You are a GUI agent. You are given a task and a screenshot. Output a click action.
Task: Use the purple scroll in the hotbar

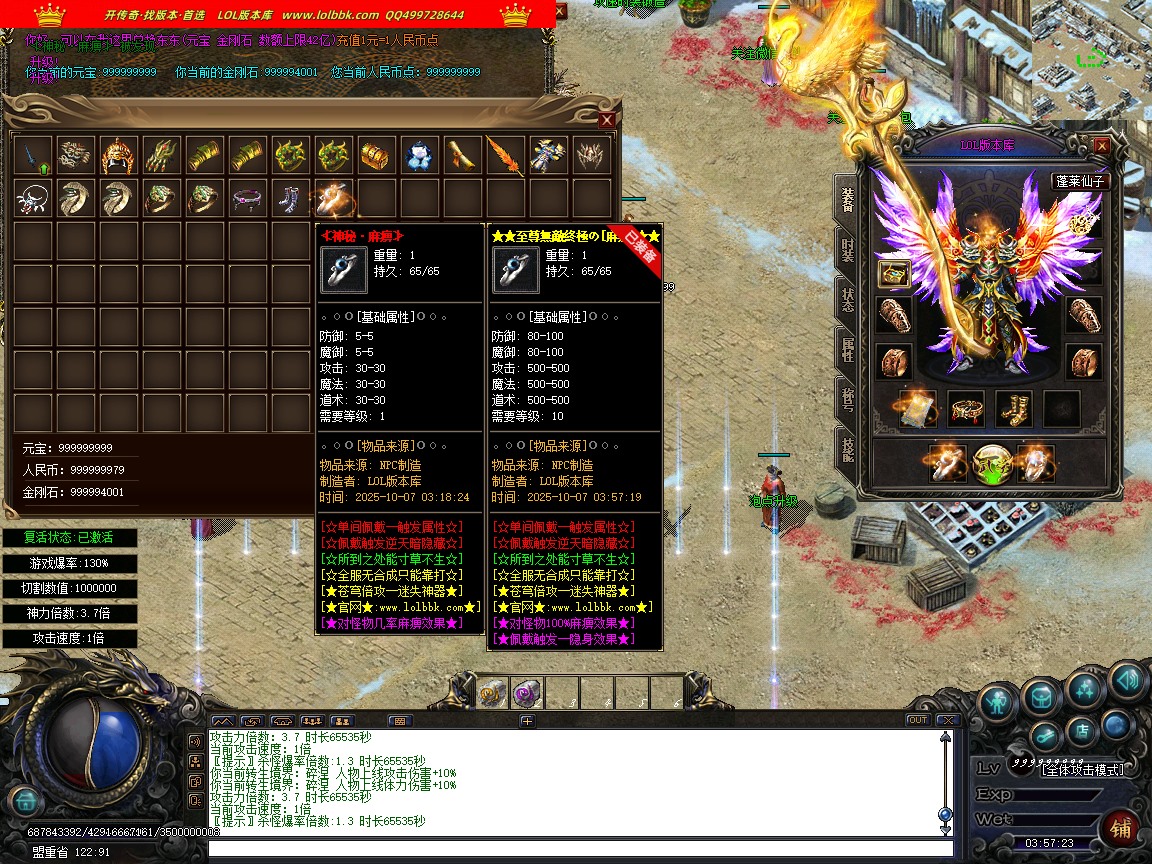point(527,693)
